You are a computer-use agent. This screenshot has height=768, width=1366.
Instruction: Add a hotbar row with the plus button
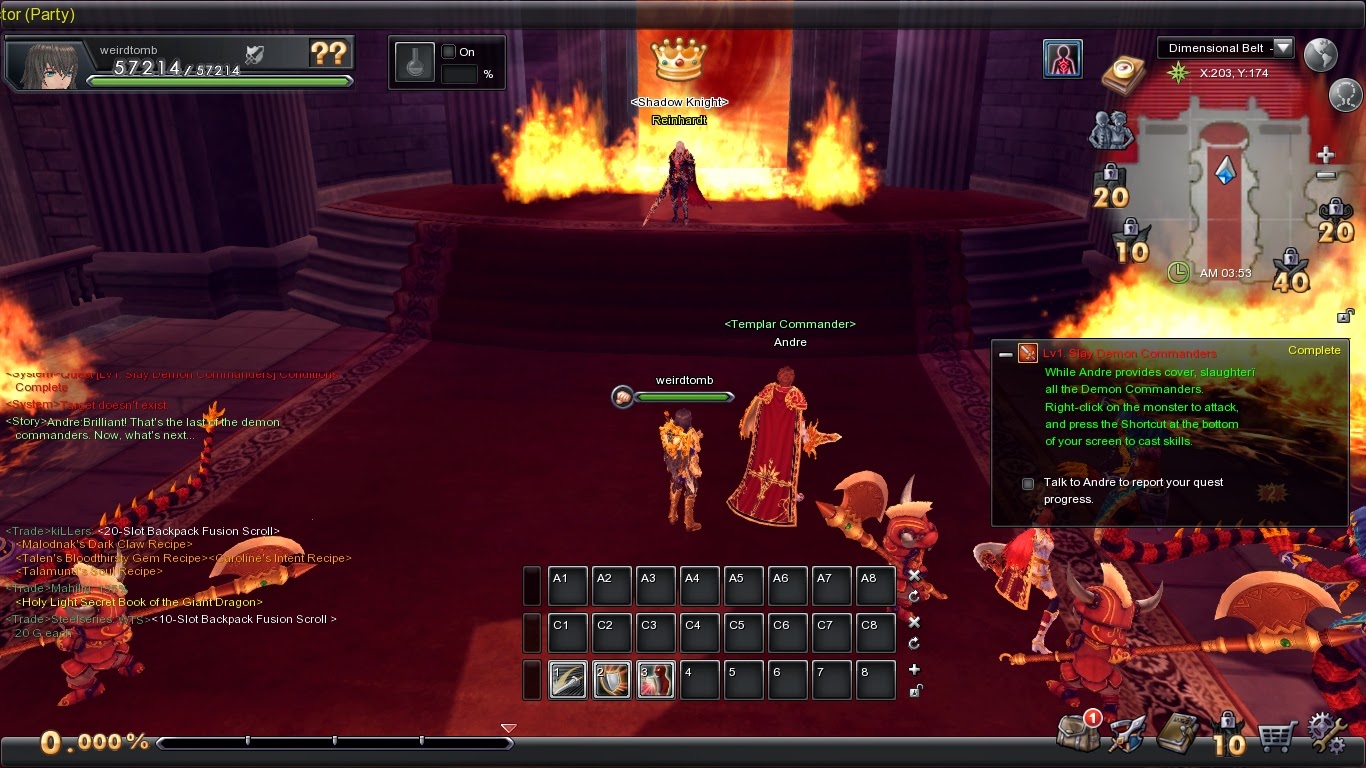coord(914,669)
